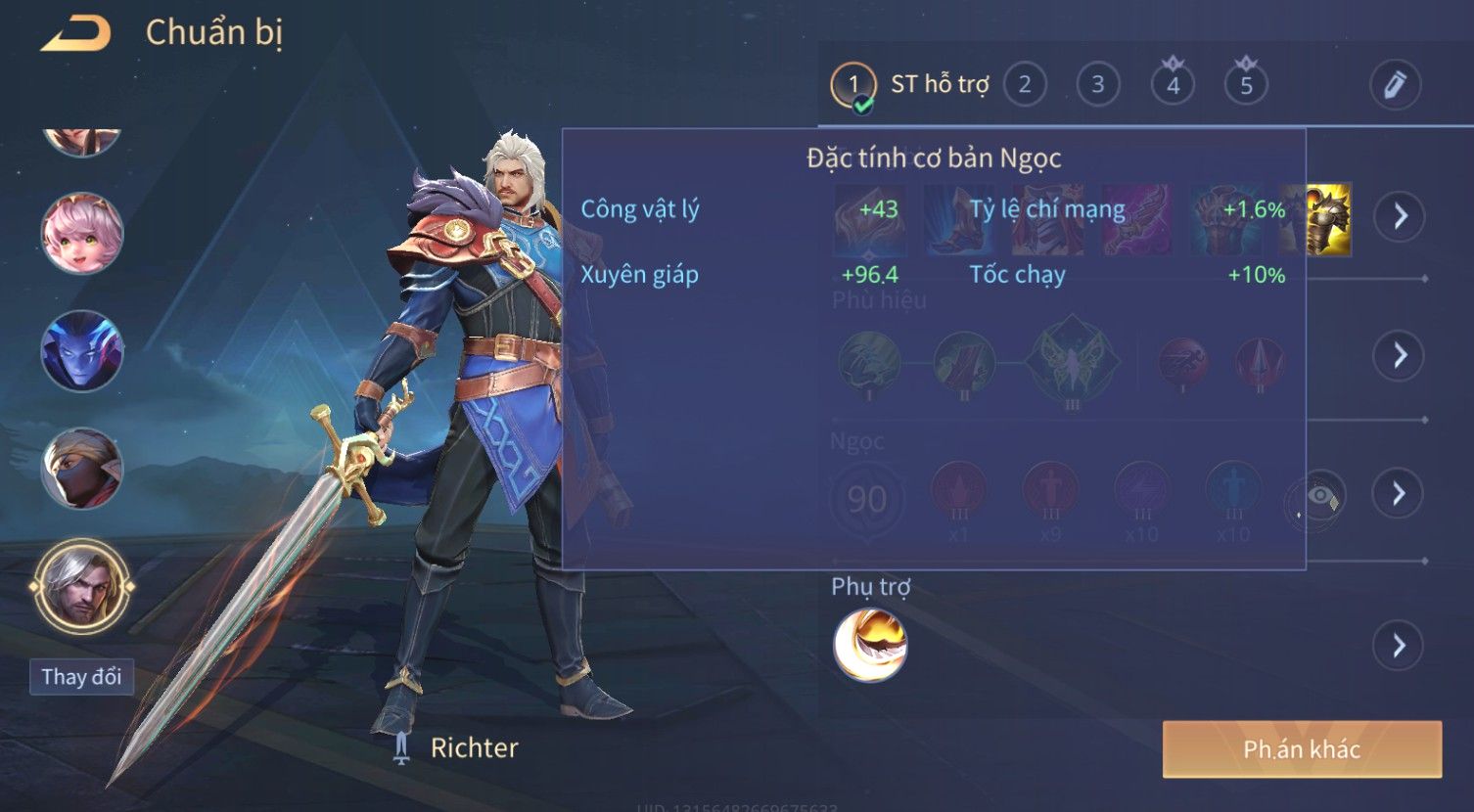The image size is (1474, 812).
Task: Click the Phán khác button
Action: 1302,749
